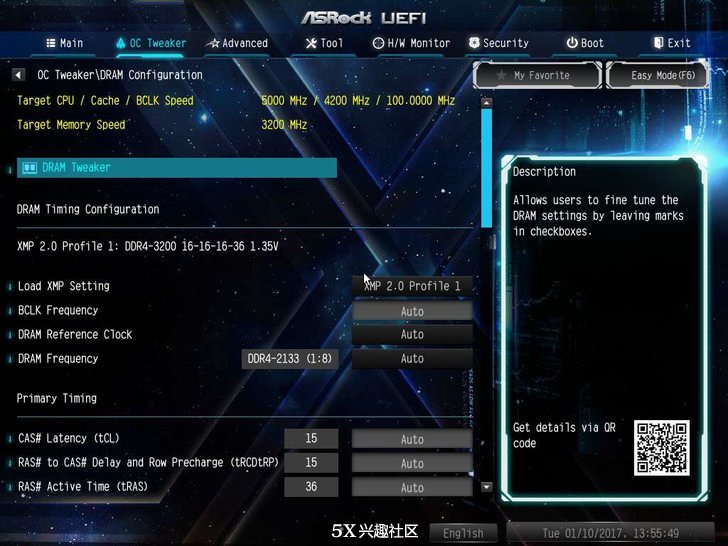Click the My Favorite button
Screen dimensions: 728x546
tap(535, 75)
